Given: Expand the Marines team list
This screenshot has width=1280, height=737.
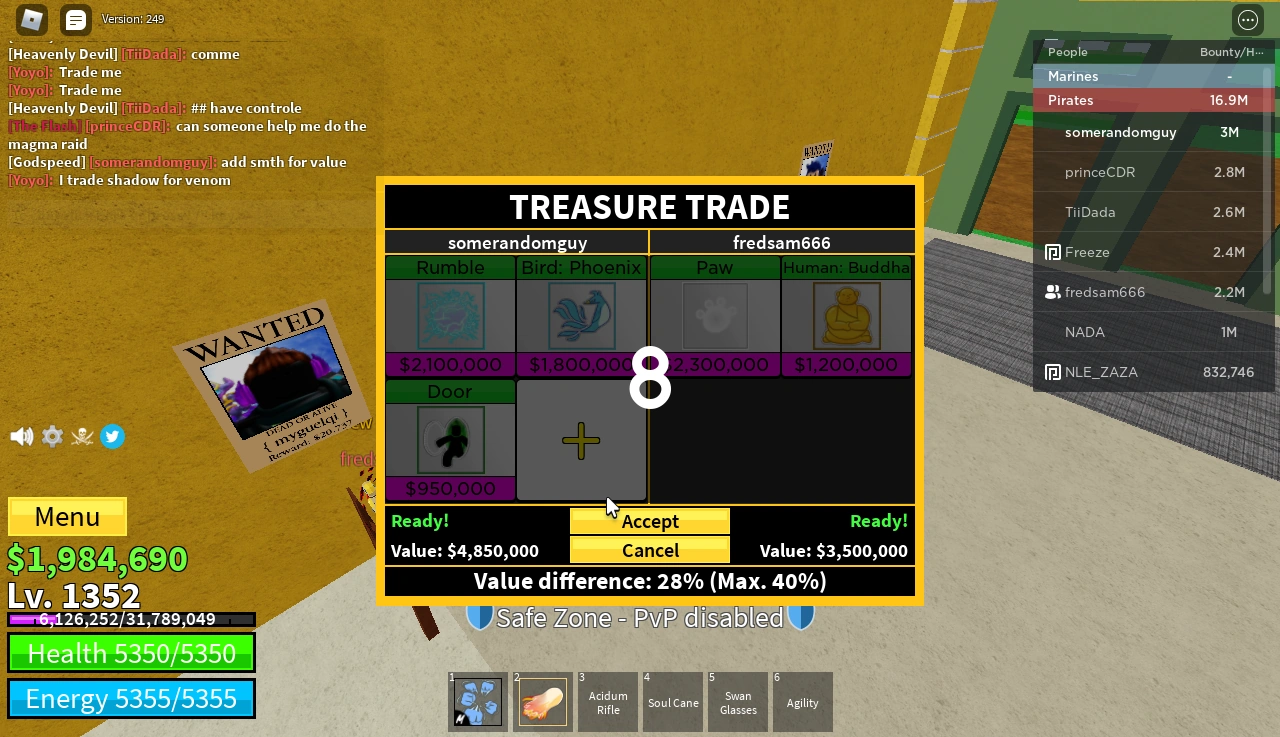Looking at the screenshot, I should coord(1072,76).
